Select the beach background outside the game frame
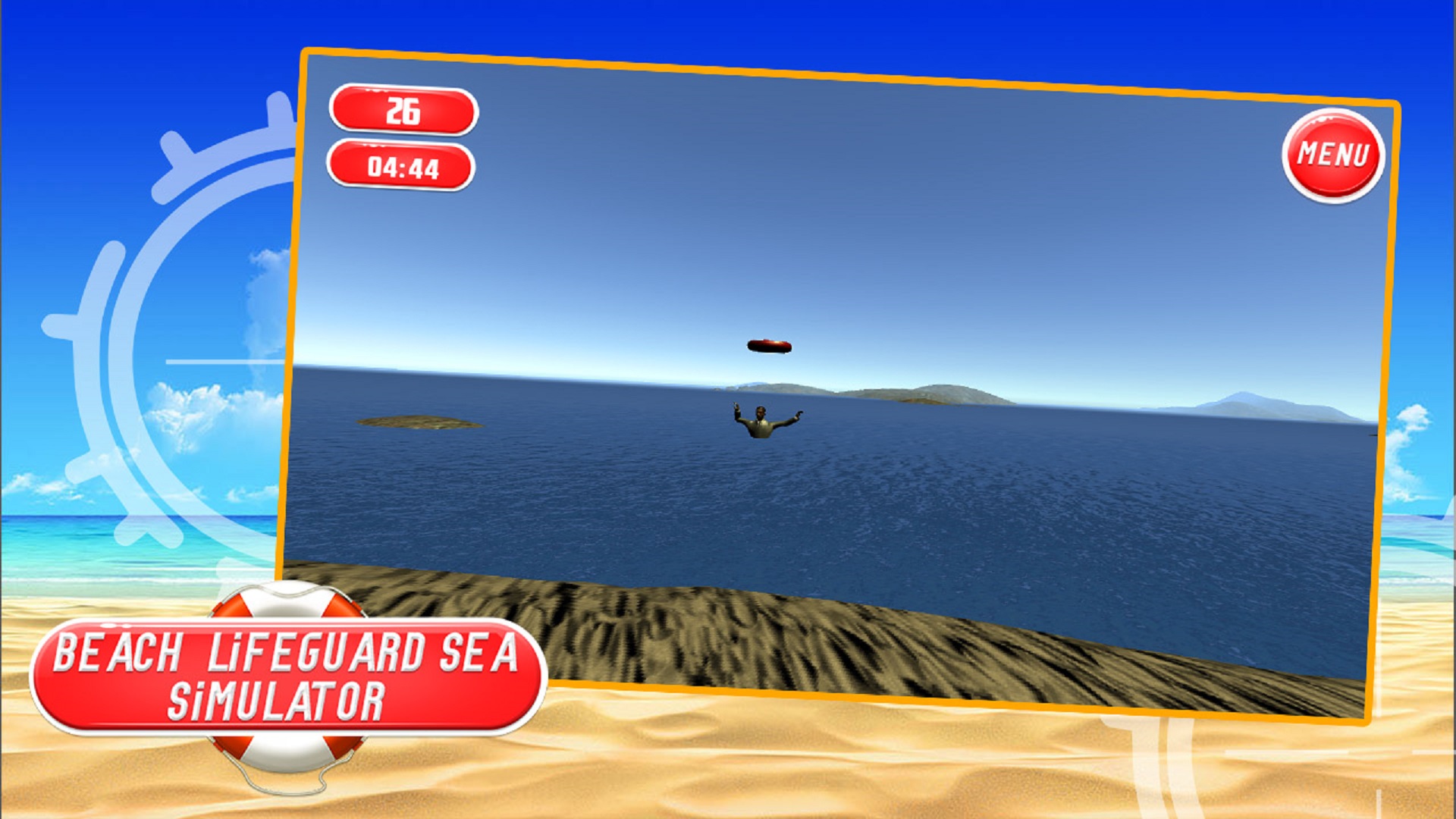Screen dimensions: 1456x819 114,720
